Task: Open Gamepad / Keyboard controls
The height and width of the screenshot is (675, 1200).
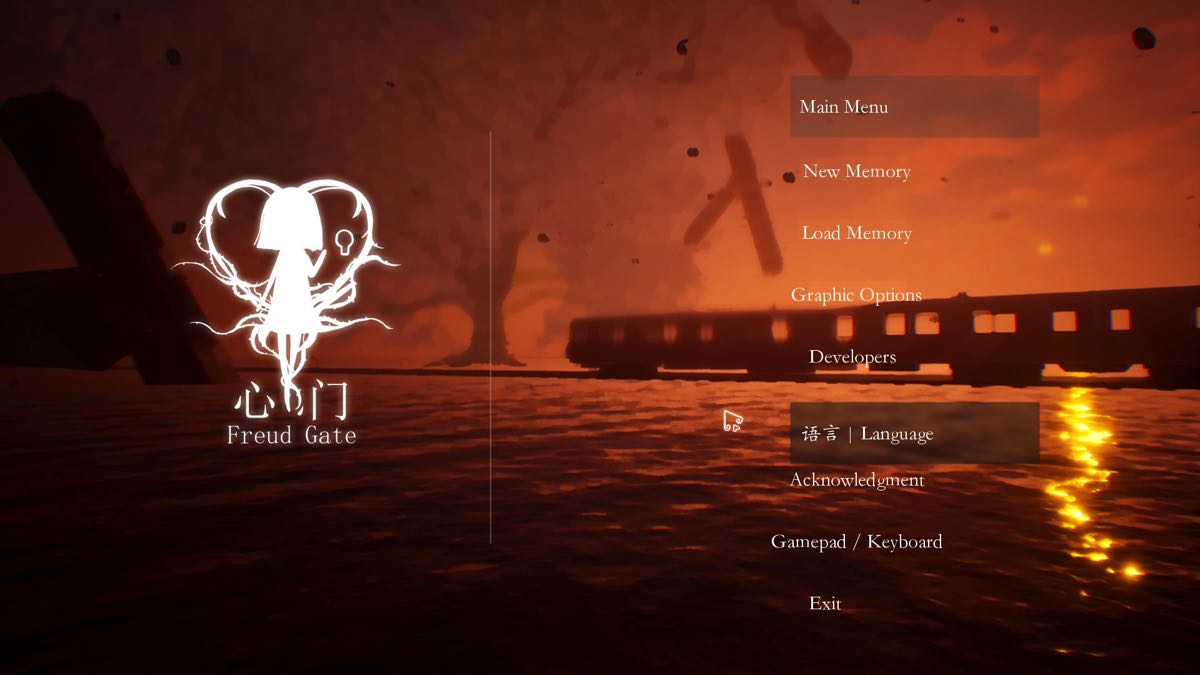Action: (856, 542)
